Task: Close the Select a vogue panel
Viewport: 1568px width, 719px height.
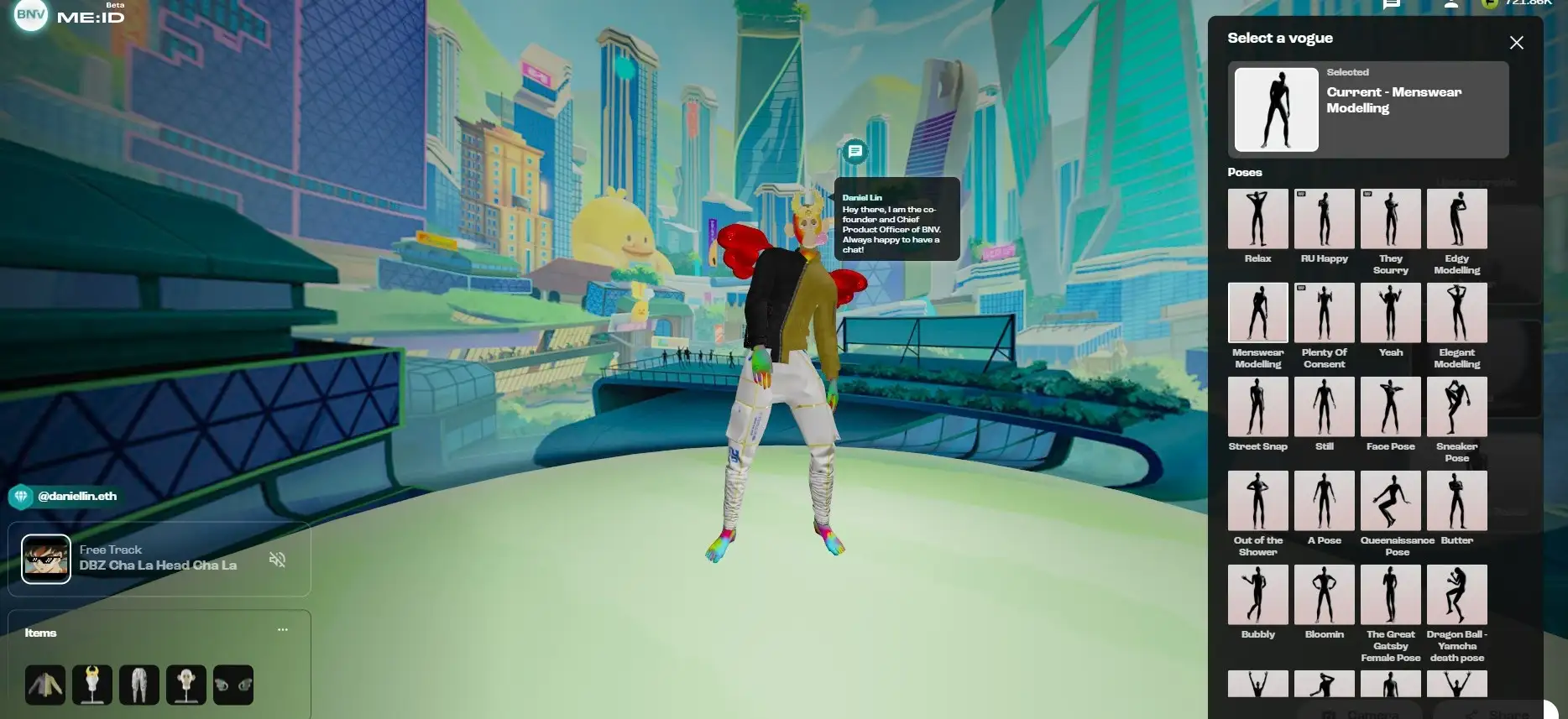Action: [1516, 43]
